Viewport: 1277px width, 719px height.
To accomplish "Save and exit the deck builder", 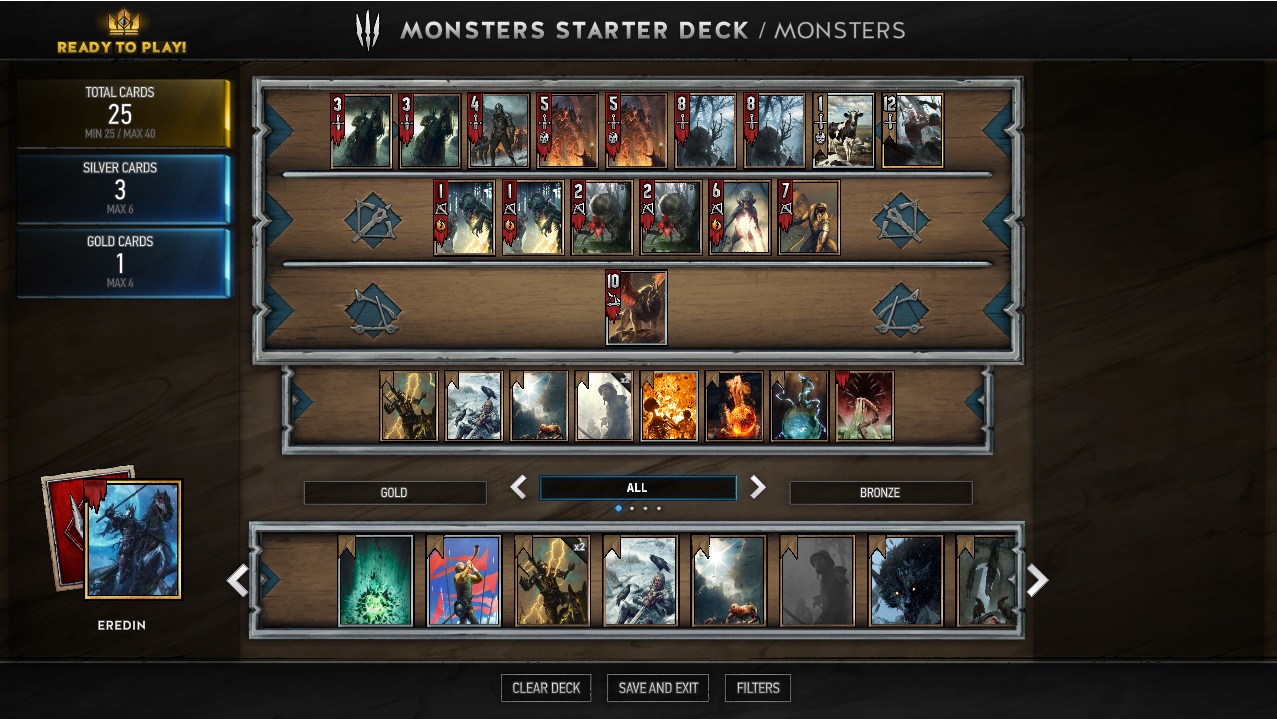I will pos(658,688).
